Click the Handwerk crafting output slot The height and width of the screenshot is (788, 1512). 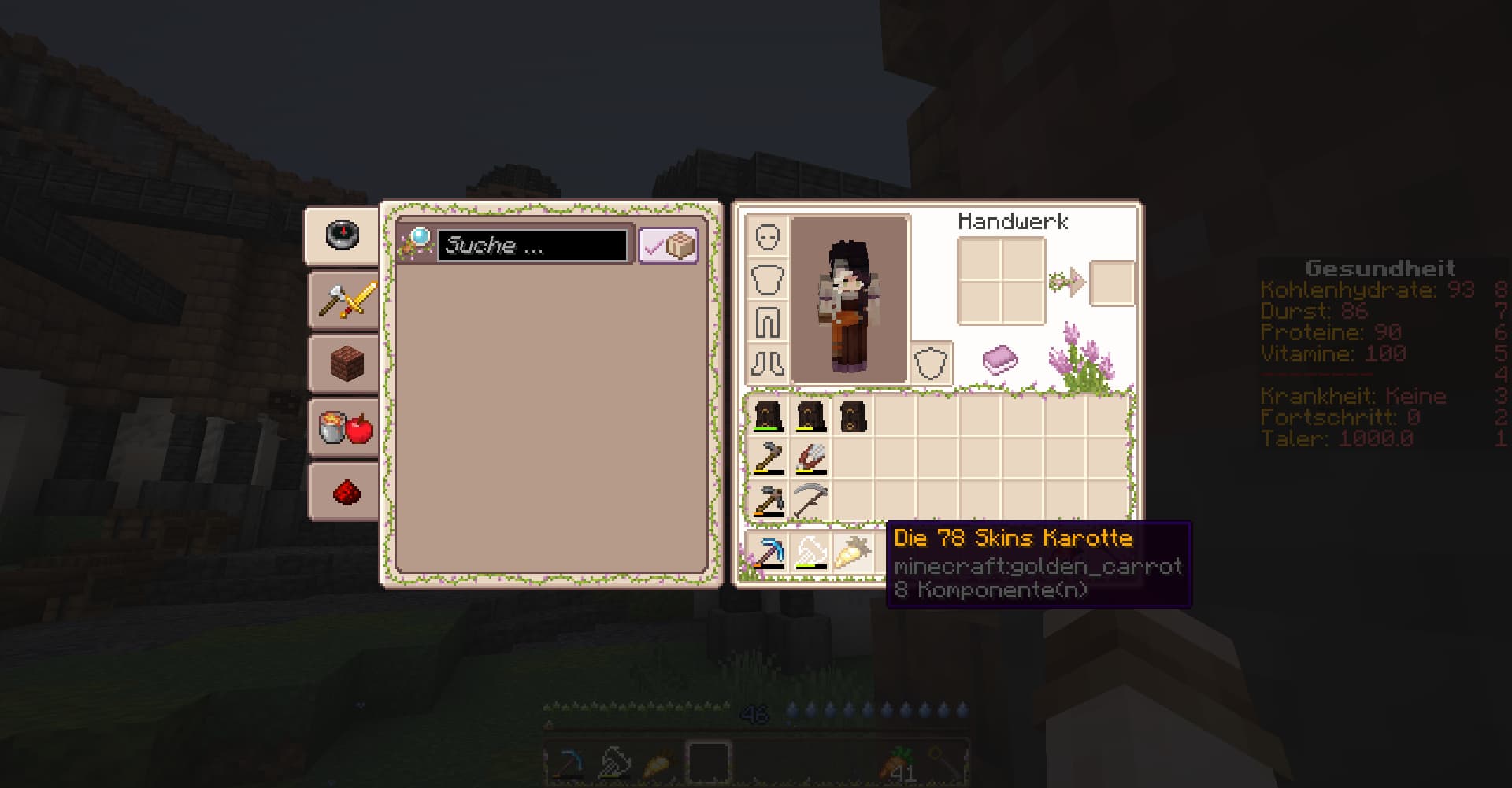[1112, 282]
